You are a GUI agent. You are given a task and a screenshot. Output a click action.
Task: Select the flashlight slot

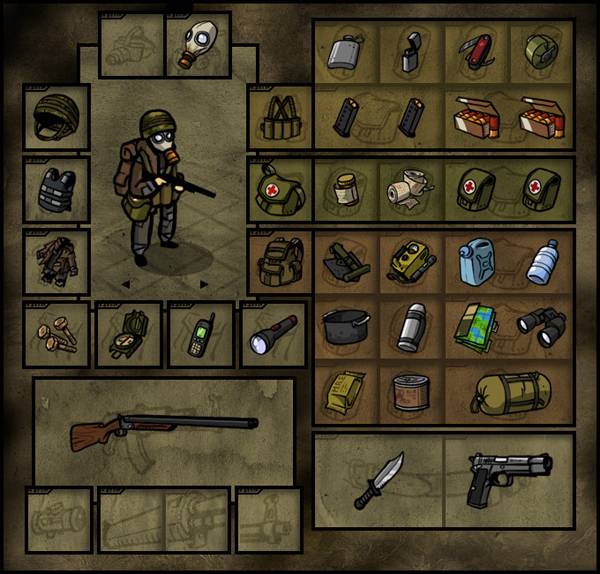click(x=272, y=335)
